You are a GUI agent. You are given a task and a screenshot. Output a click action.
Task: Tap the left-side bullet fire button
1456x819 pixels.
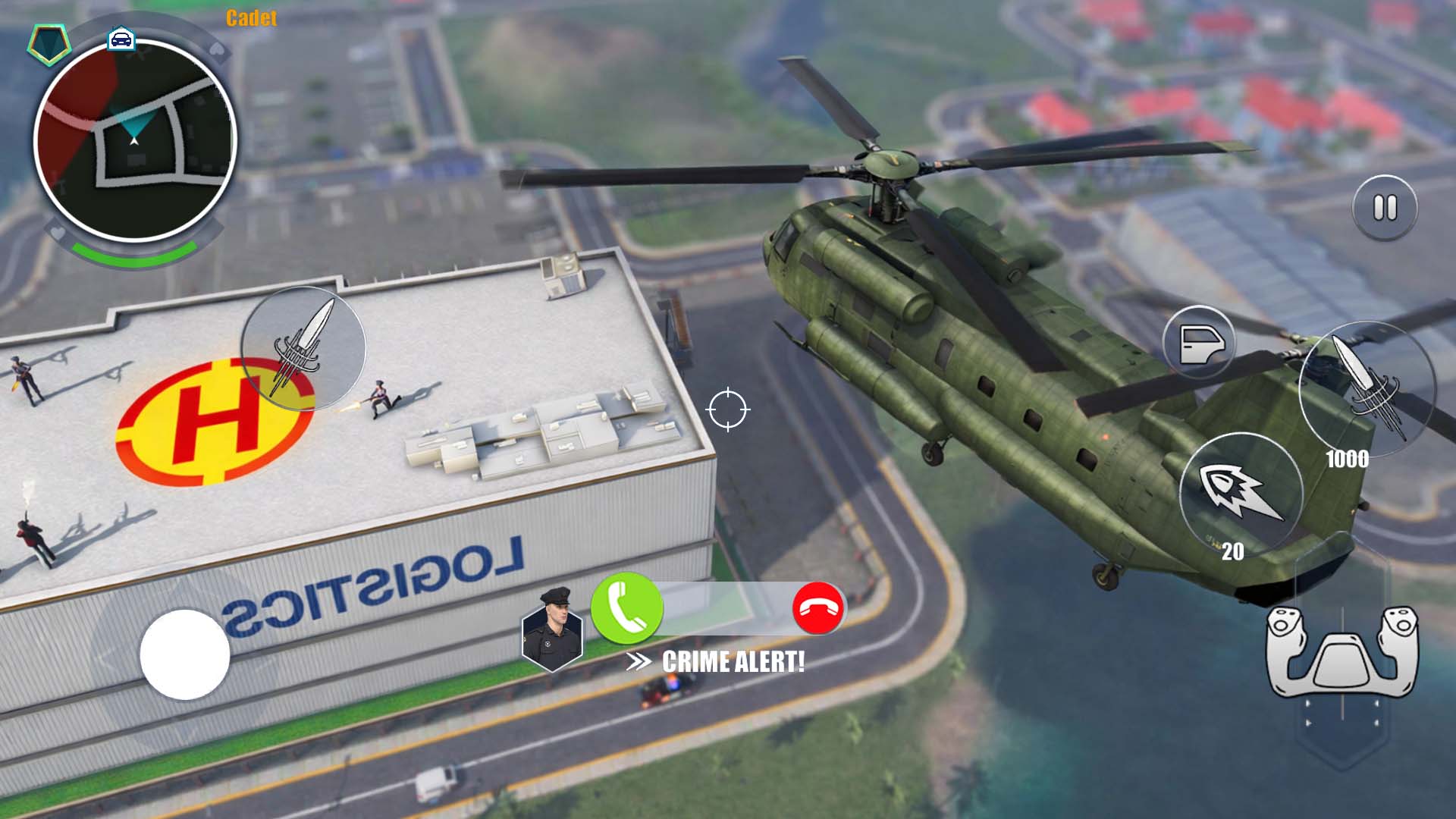tap(303, 348)
